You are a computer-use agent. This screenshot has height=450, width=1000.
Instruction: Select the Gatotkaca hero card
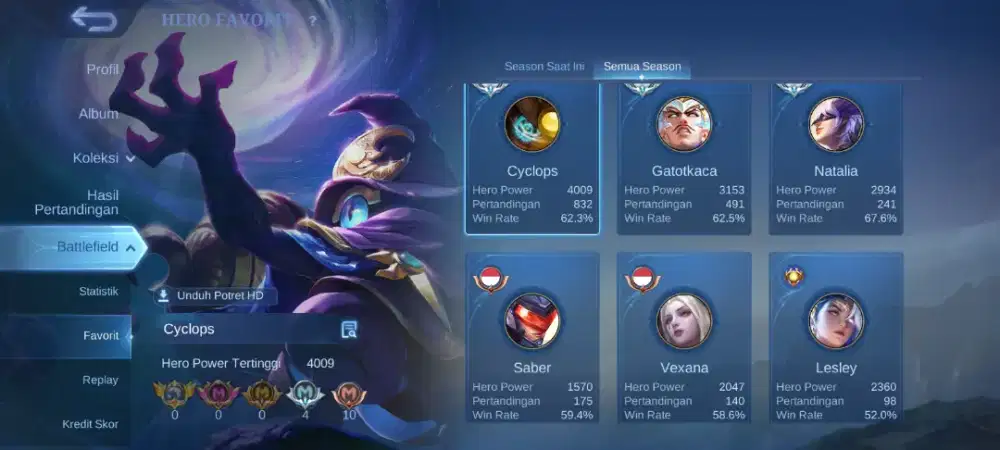[684, 158]
